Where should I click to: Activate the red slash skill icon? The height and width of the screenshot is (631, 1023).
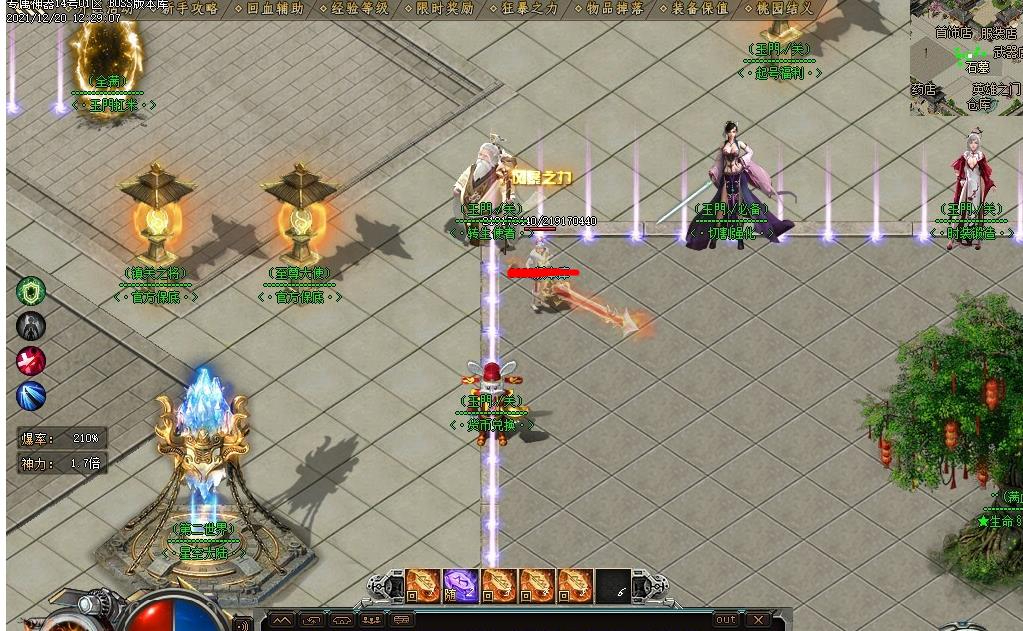[31, 361]
